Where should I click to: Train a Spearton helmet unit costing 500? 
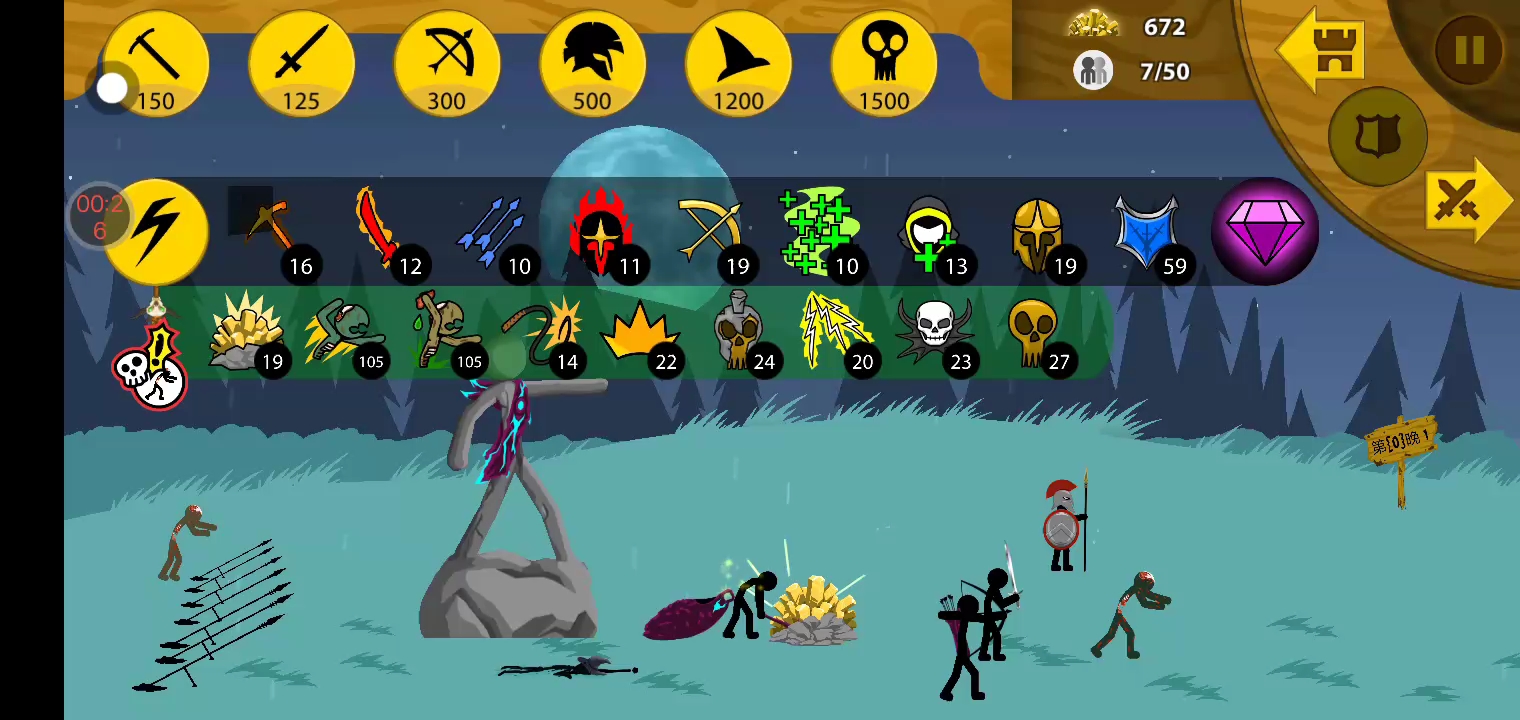(592, 64)
